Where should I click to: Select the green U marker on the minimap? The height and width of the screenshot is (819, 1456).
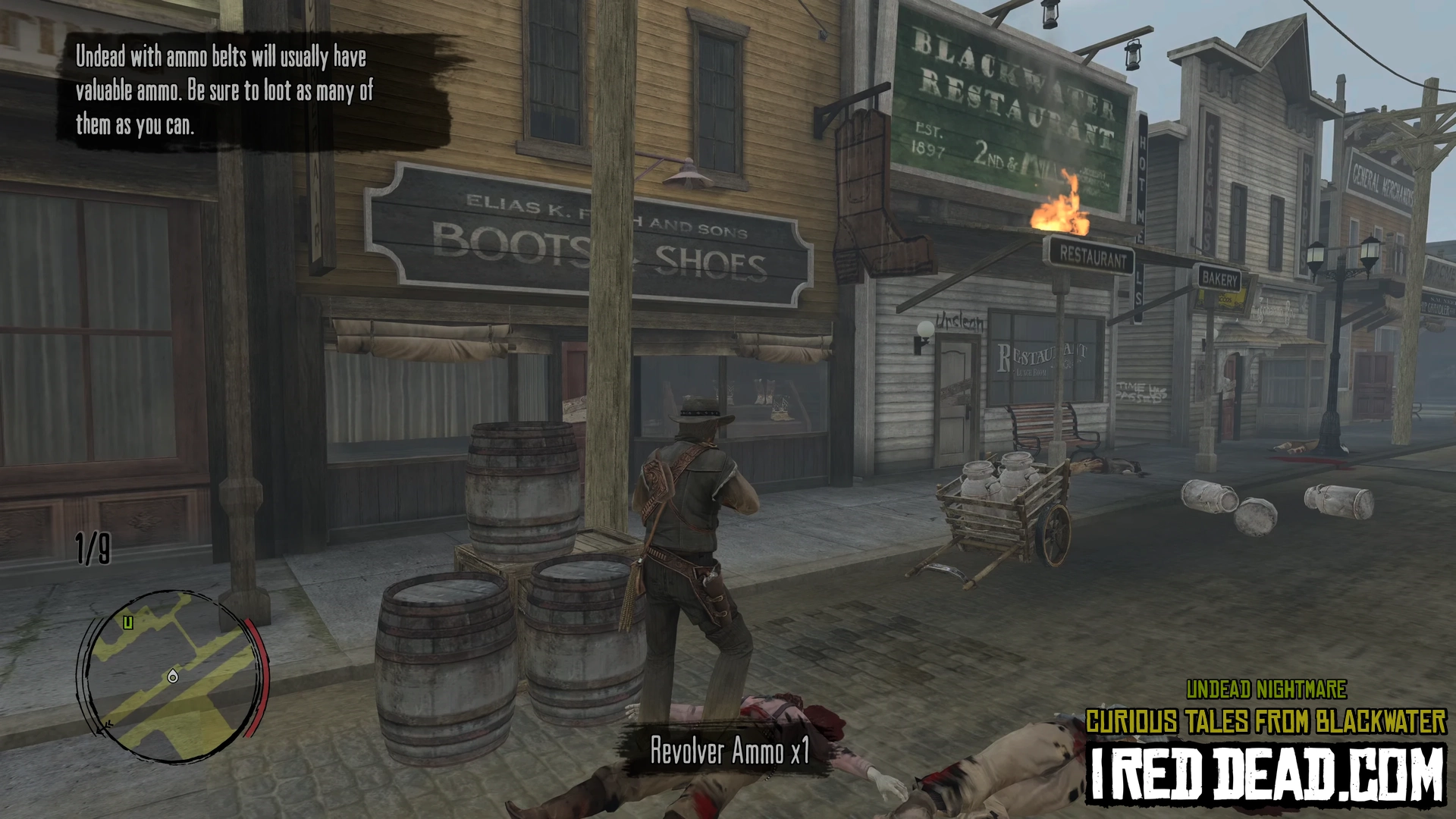tap(128, 623)
